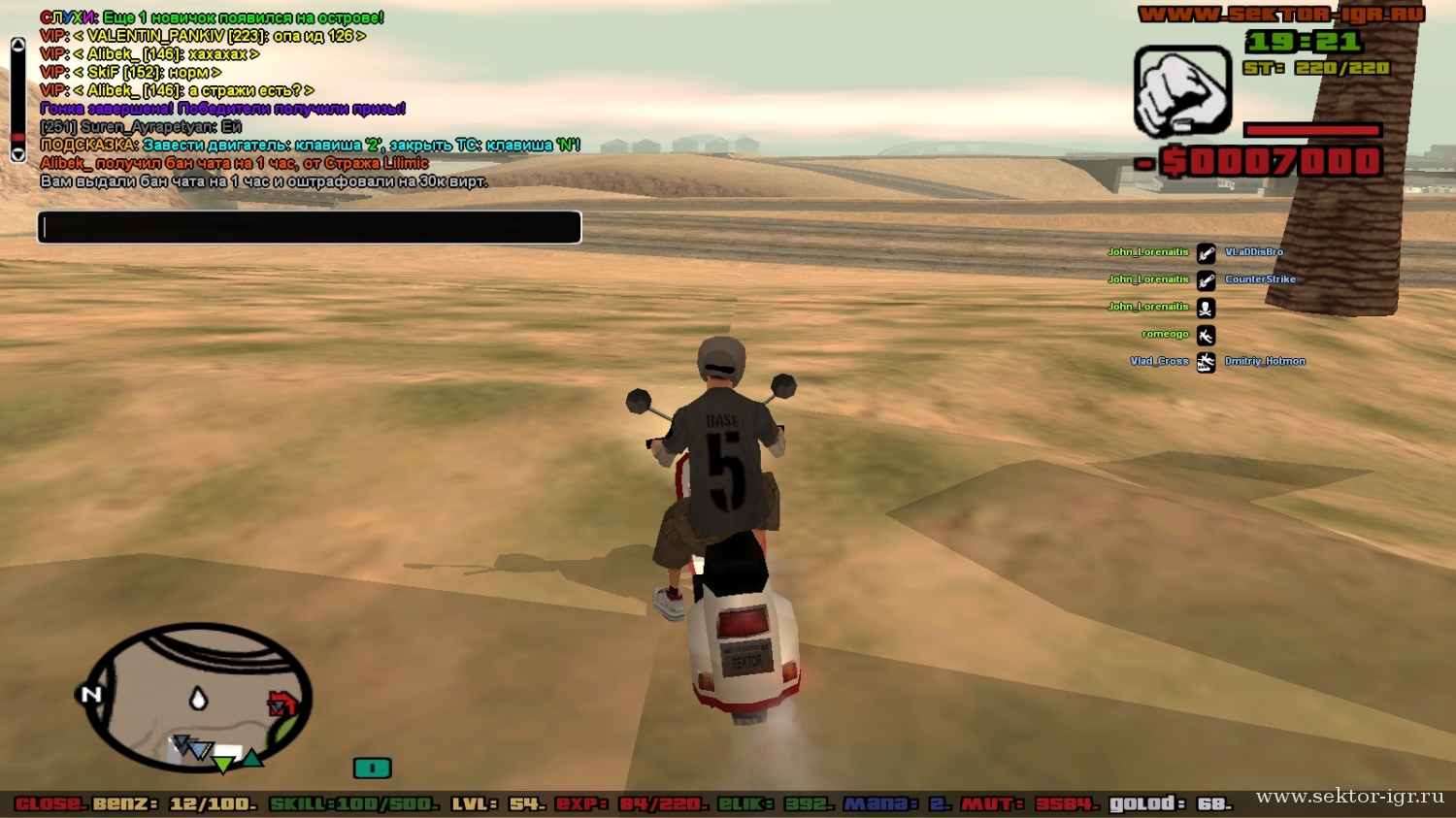
Task: Click the white drop marker on the minimap
Action: pyautogui.click(x=198, y=698)
